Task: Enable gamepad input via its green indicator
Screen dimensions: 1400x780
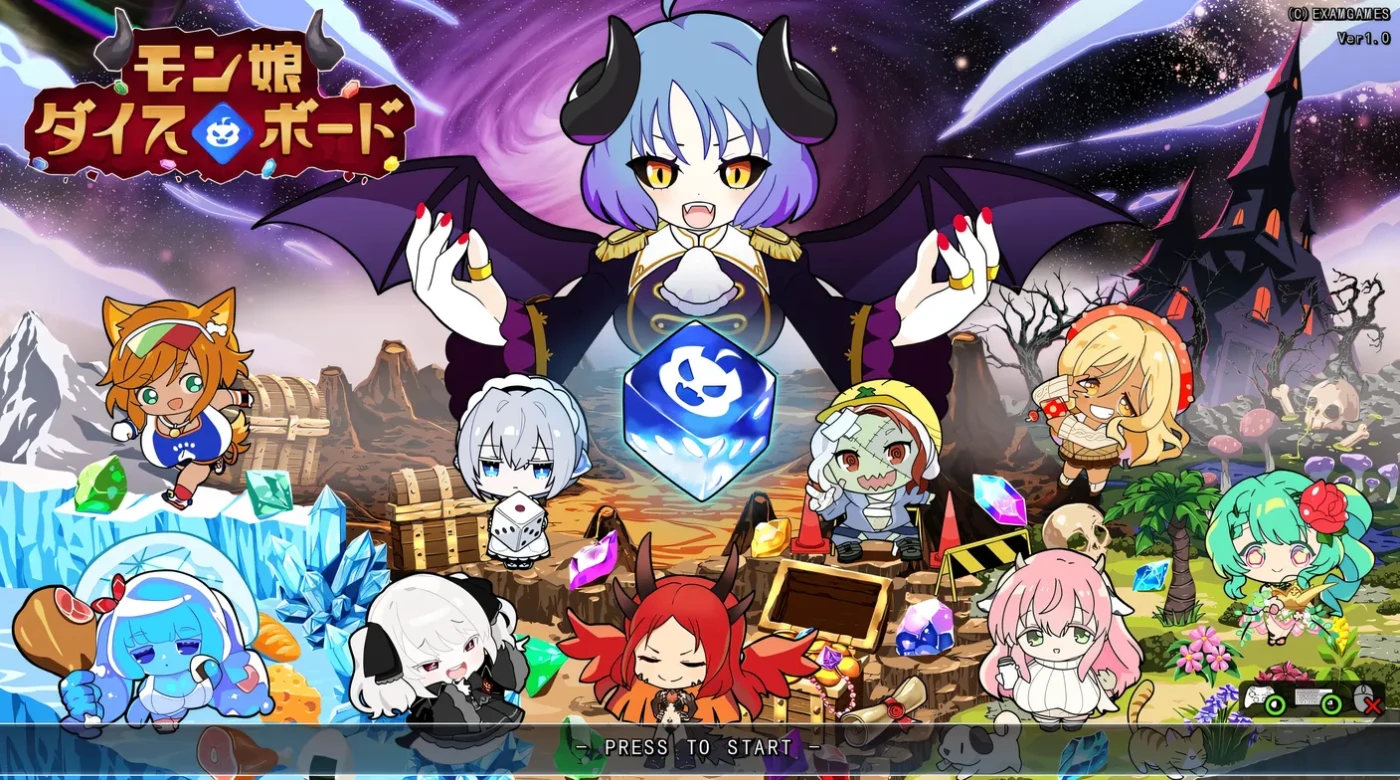Action: pyautogui.click(x=1274, y=703)
